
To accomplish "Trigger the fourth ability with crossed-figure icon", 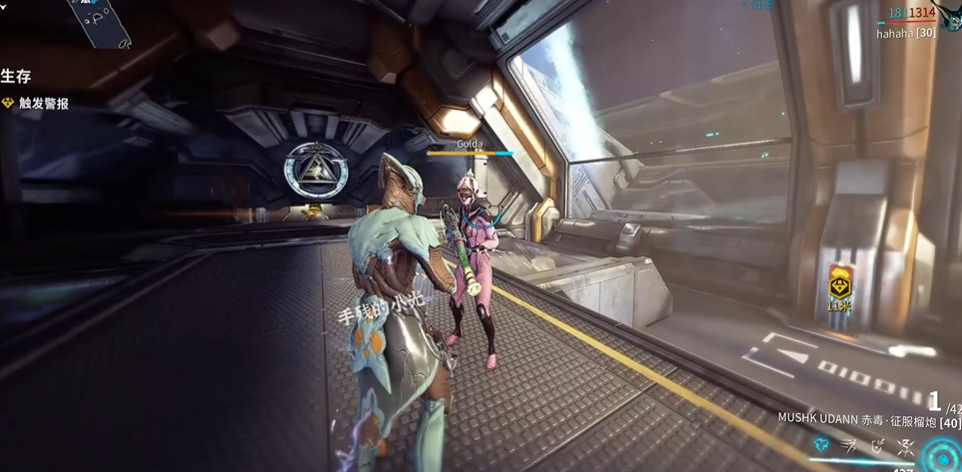I will point(905,446).
